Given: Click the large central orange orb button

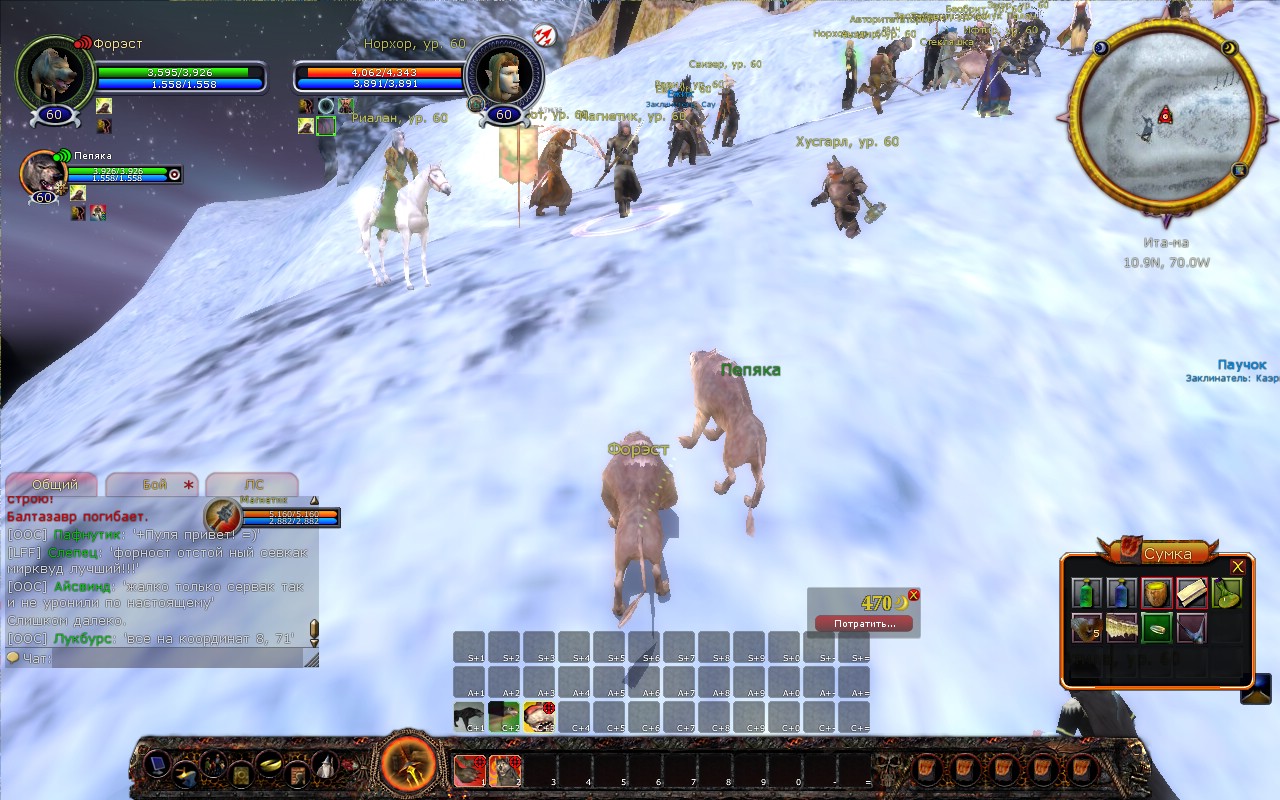Looking at the screenshot, I should click(410, 766).
